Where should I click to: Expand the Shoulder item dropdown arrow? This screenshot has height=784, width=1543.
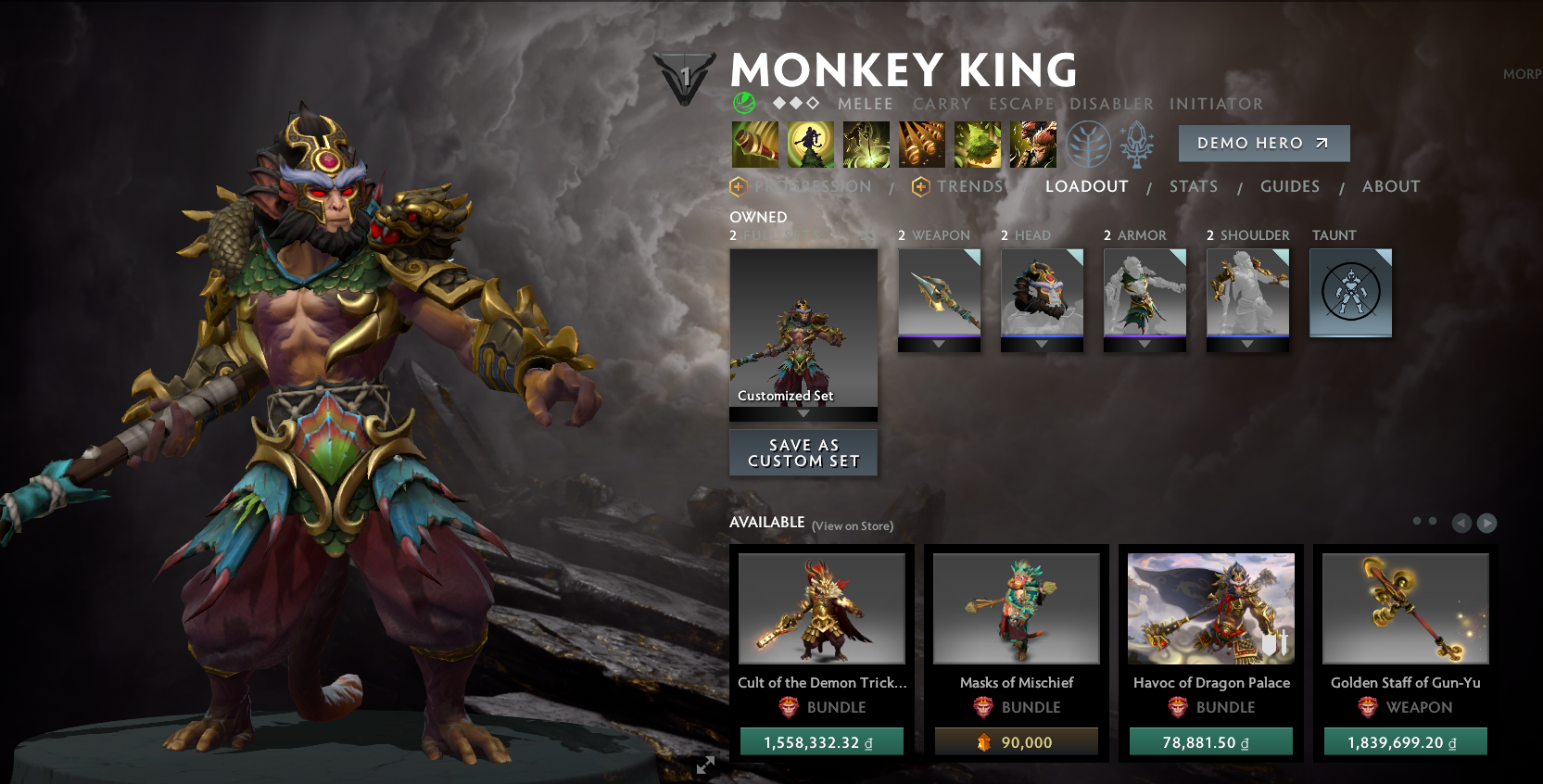(1247, 342)
